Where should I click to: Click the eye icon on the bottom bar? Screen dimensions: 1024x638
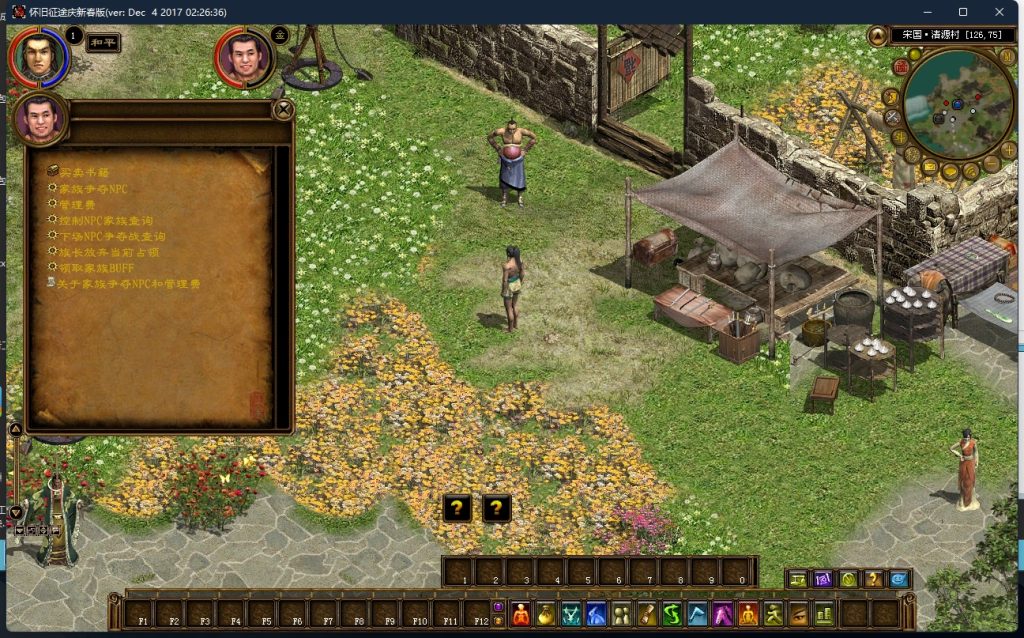[x=797, y=613]
